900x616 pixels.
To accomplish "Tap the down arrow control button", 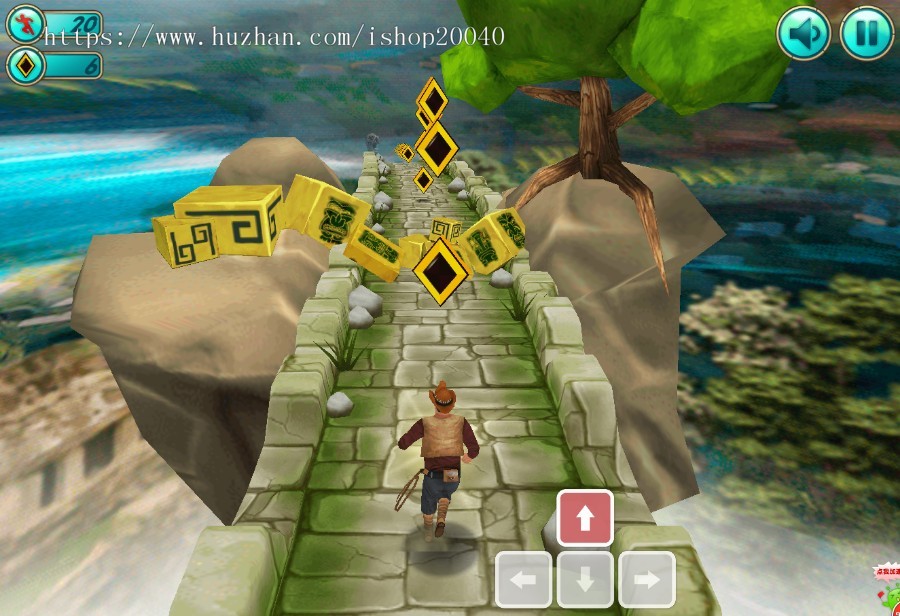I will pos(585,579).
